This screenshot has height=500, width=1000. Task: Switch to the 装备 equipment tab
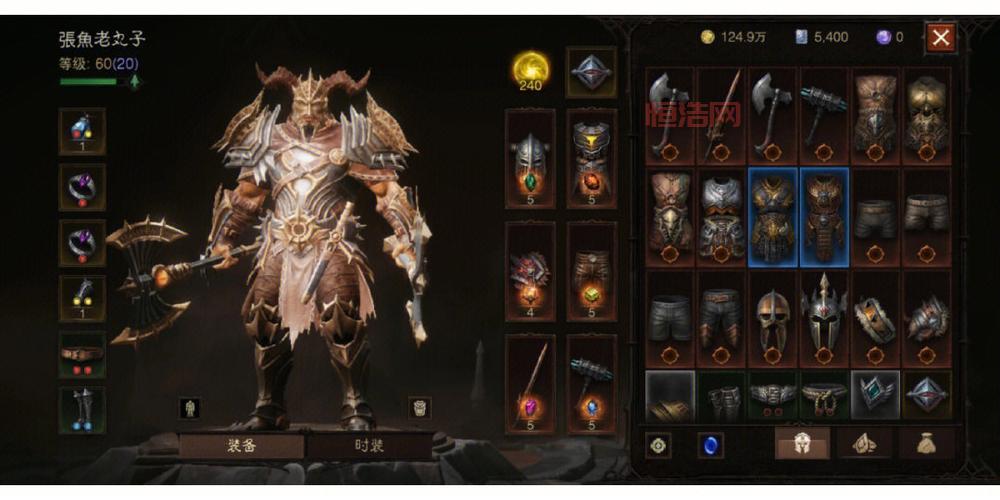click(241, 446)
